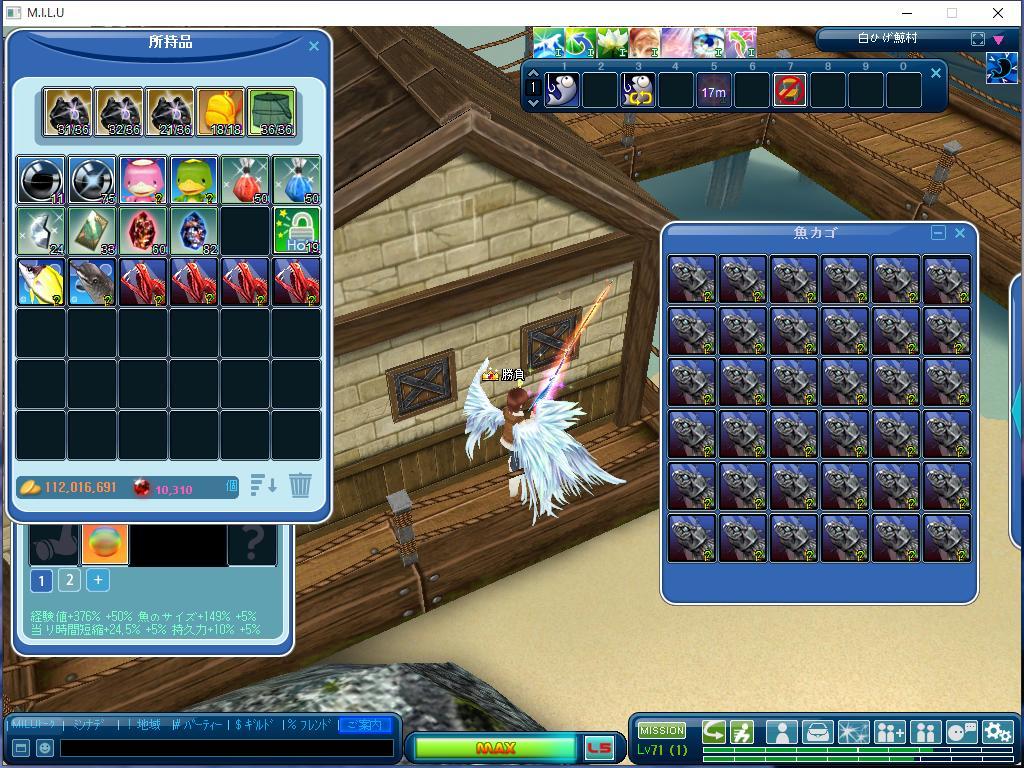Open the character profile icon
Viewport: 1024px width, 768px height.
[782, 733]
